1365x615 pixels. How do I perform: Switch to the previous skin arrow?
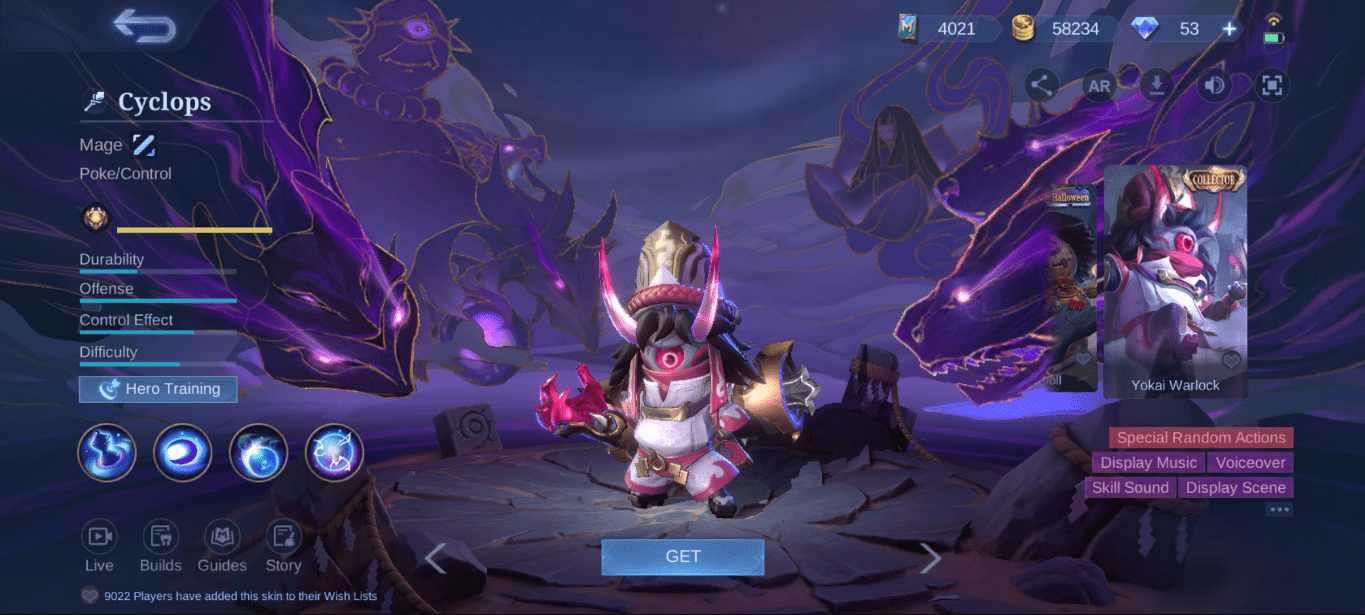[435, 558]
